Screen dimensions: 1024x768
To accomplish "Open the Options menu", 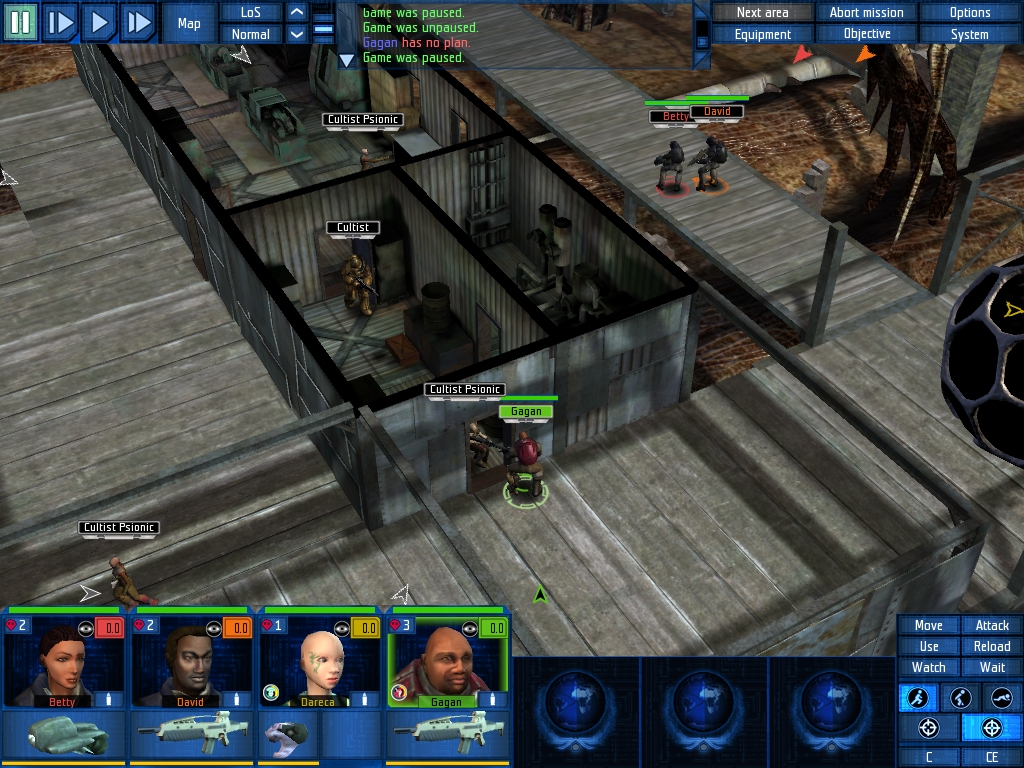I will (970, 12).
